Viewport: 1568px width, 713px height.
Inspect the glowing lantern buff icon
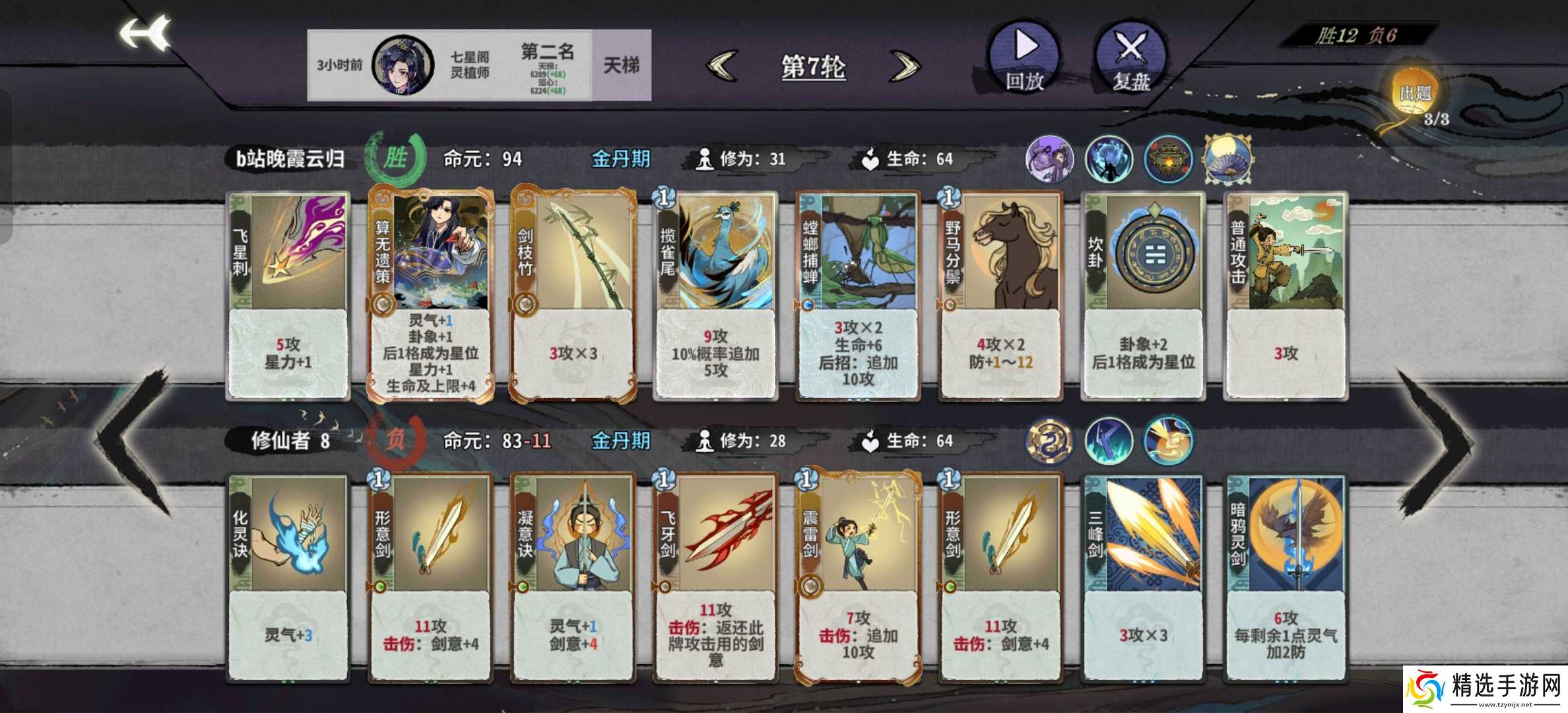pyautogui.click(x=1169, y=158)
